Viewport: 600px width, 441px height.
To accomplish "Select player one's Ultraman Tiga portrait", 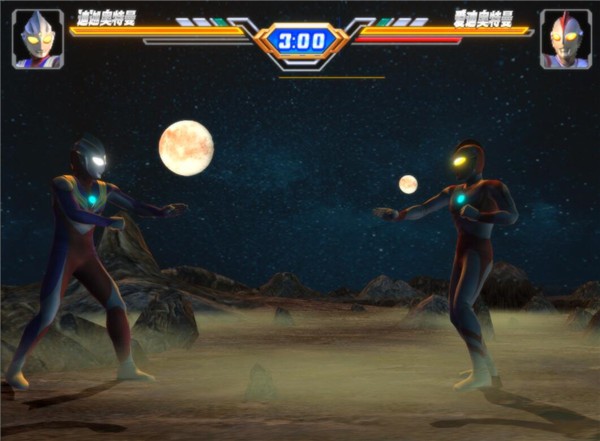I will [x=38, y=39].
